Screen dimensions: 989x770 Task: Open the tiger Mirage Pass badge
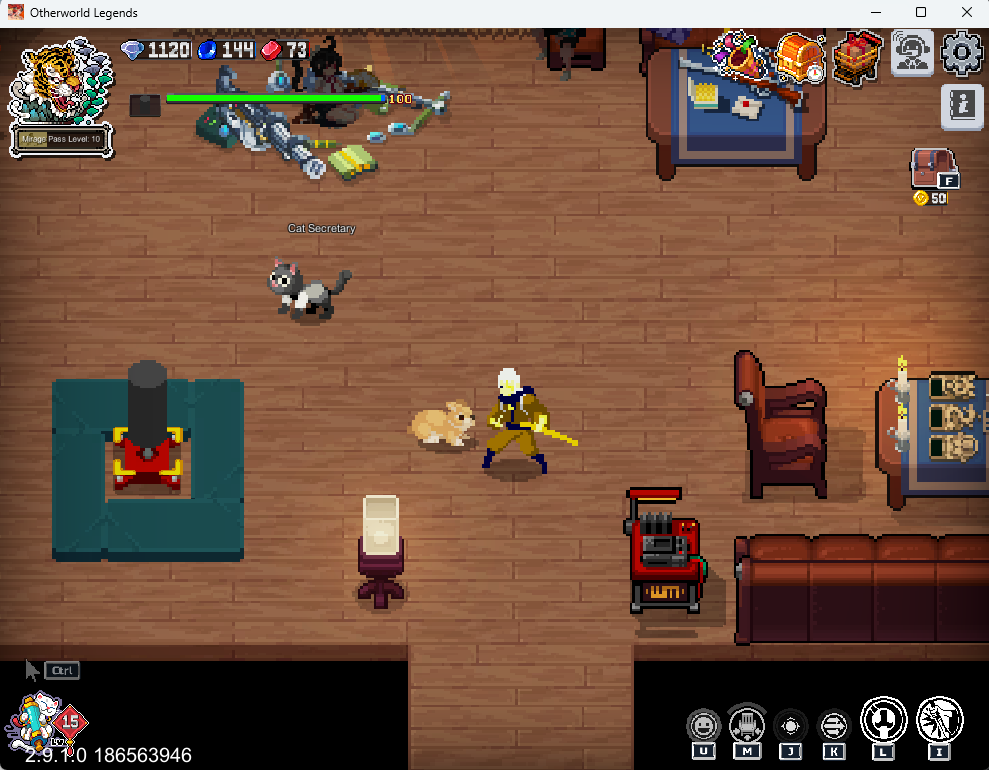(x=60, y=96)
